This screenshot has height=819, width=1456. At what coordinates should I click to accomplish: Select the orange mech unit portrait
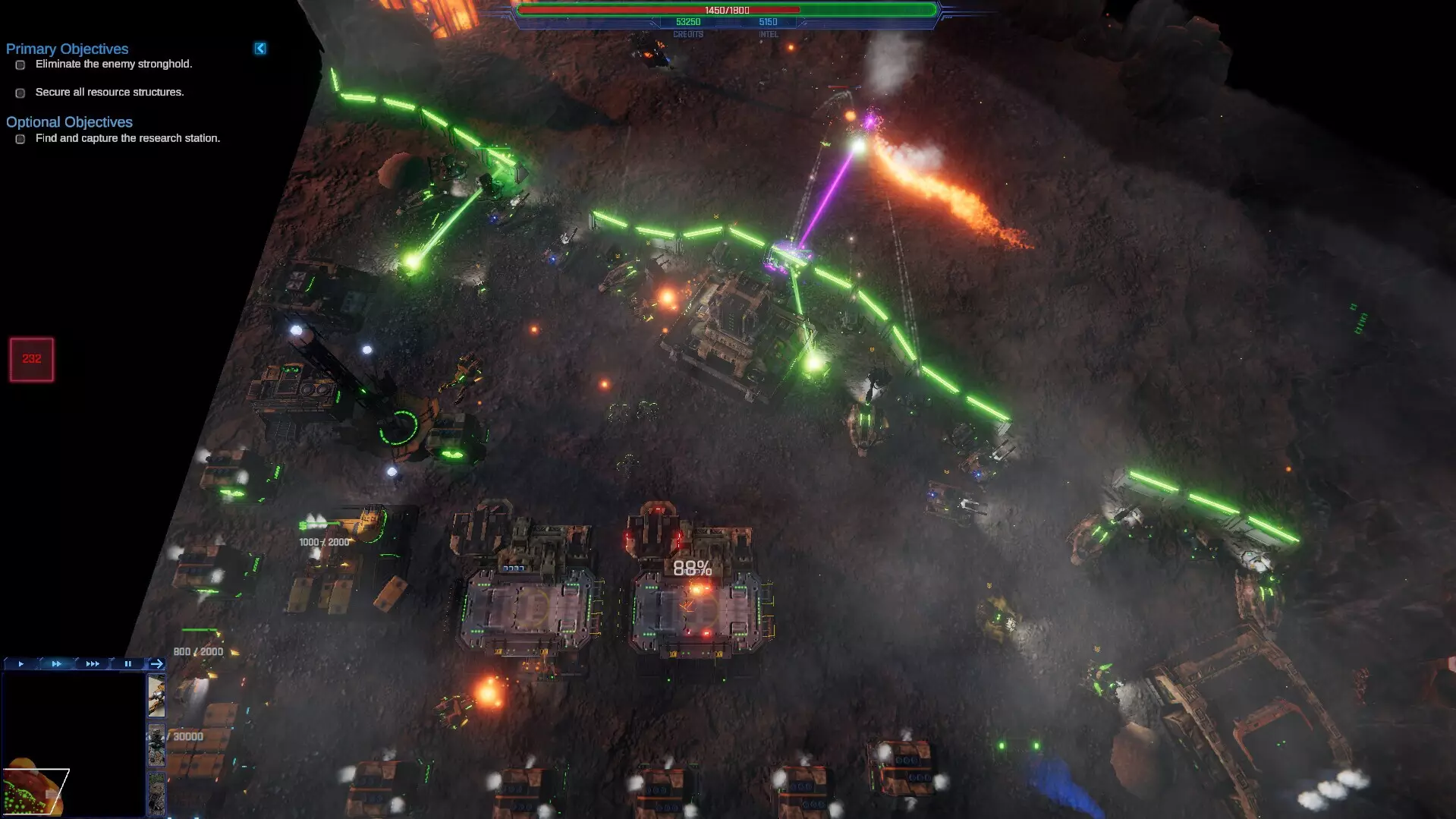click(x=156, y=696)
